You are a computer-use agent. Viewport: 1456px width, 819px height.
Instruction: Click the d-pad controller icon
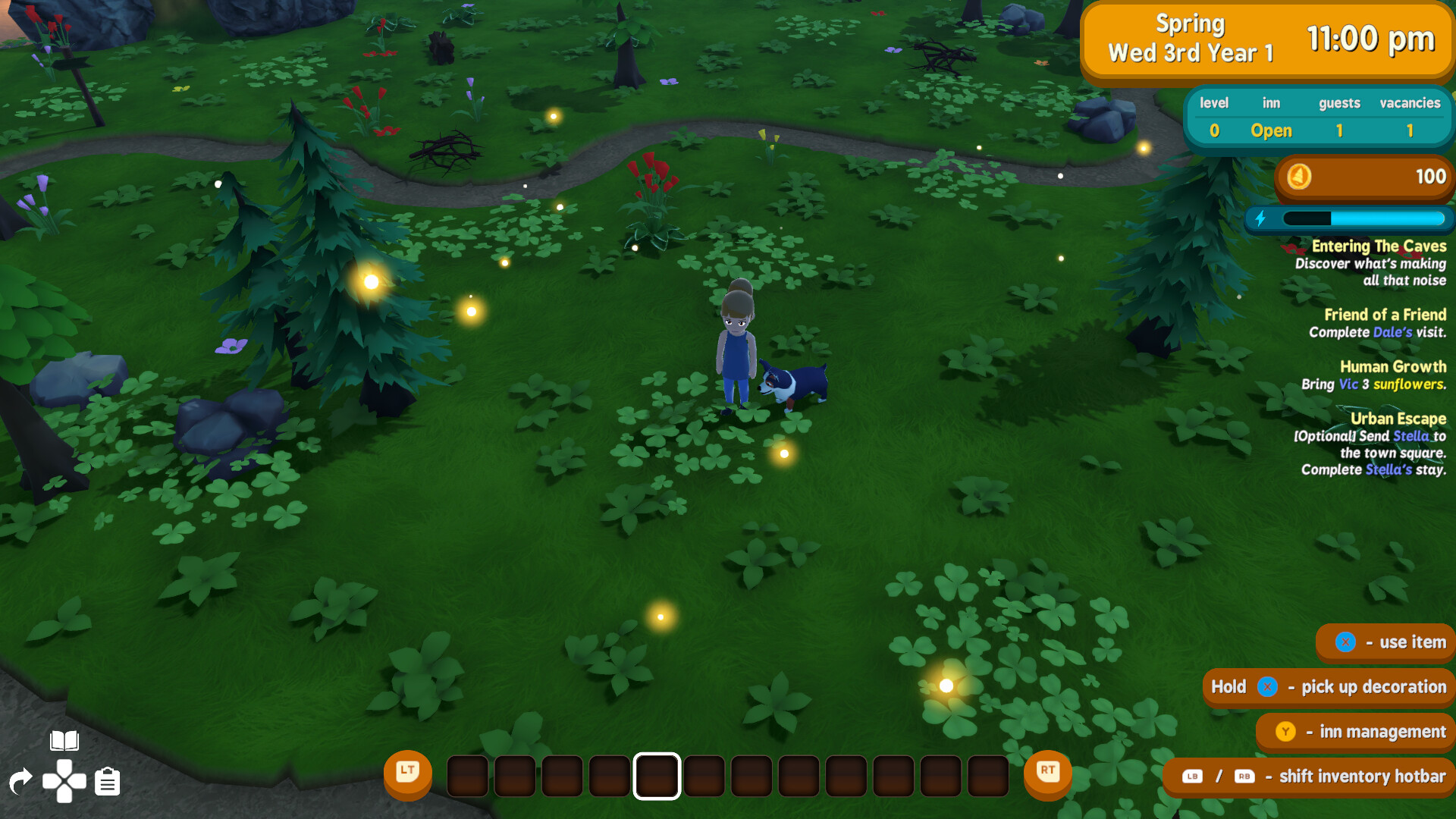(64, 780)
